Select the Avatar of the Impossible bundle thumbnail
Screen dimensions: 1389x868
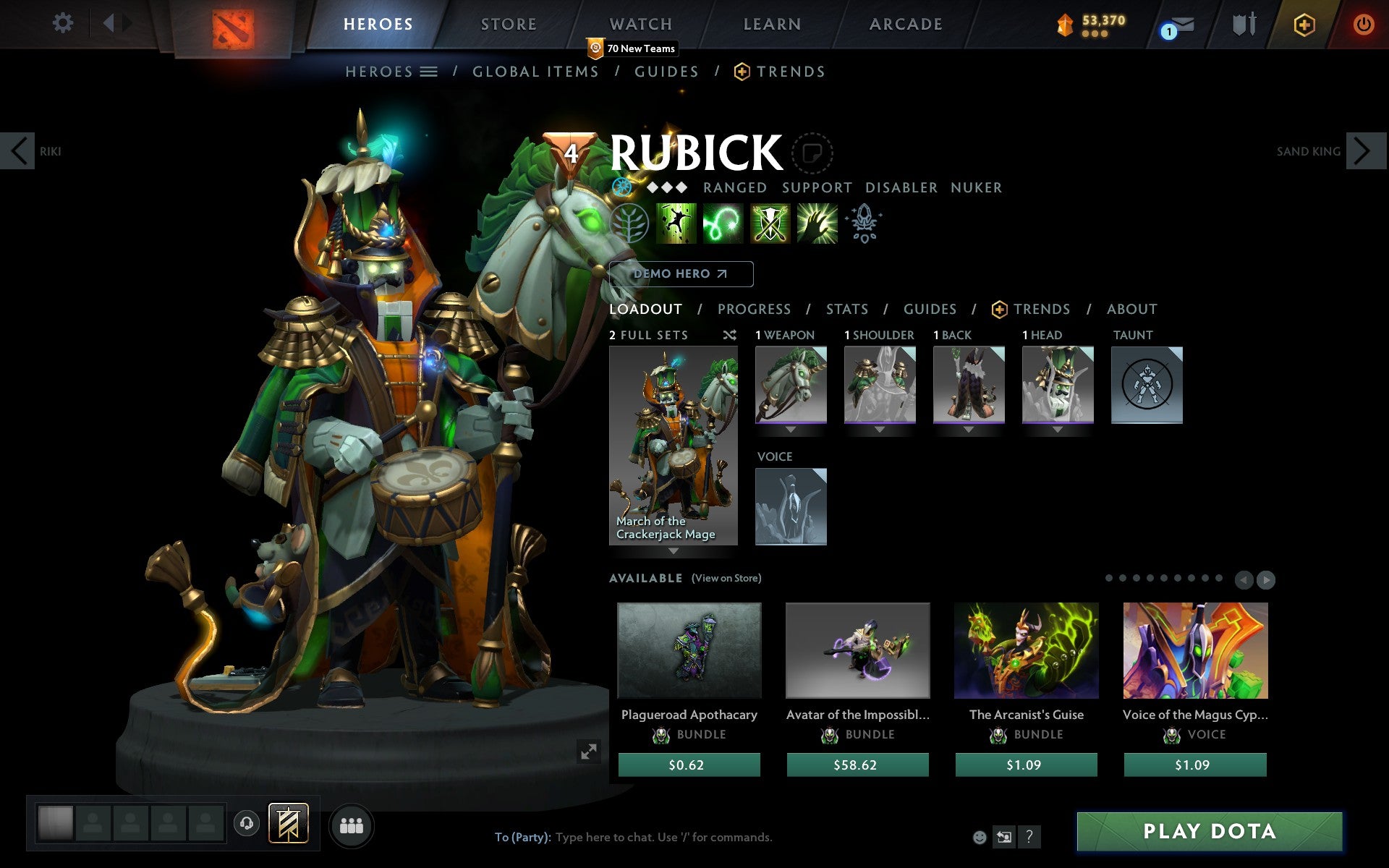857,651
